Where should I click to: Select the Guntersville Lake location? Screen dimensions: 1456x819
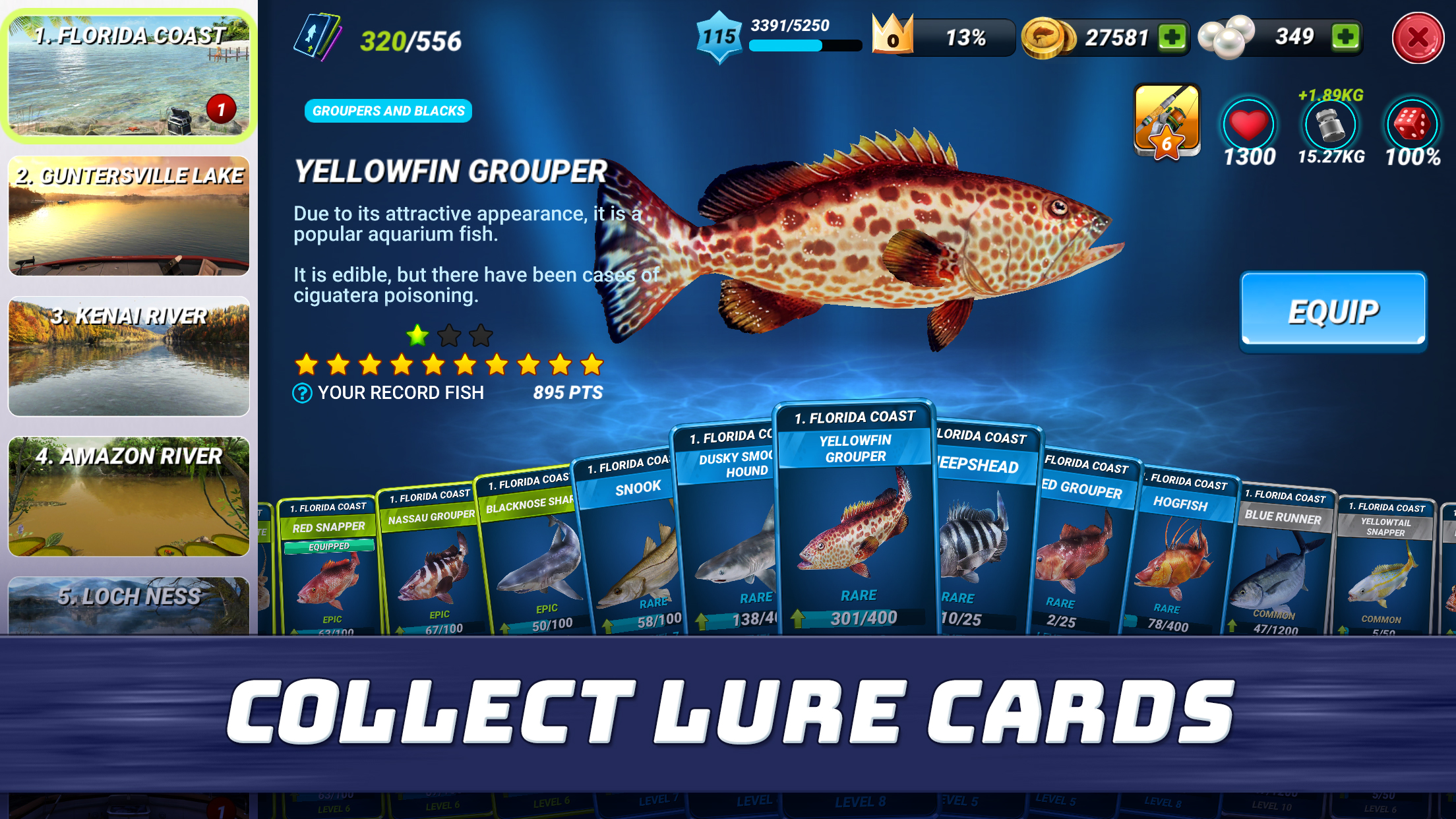click(x=128, y=216)
